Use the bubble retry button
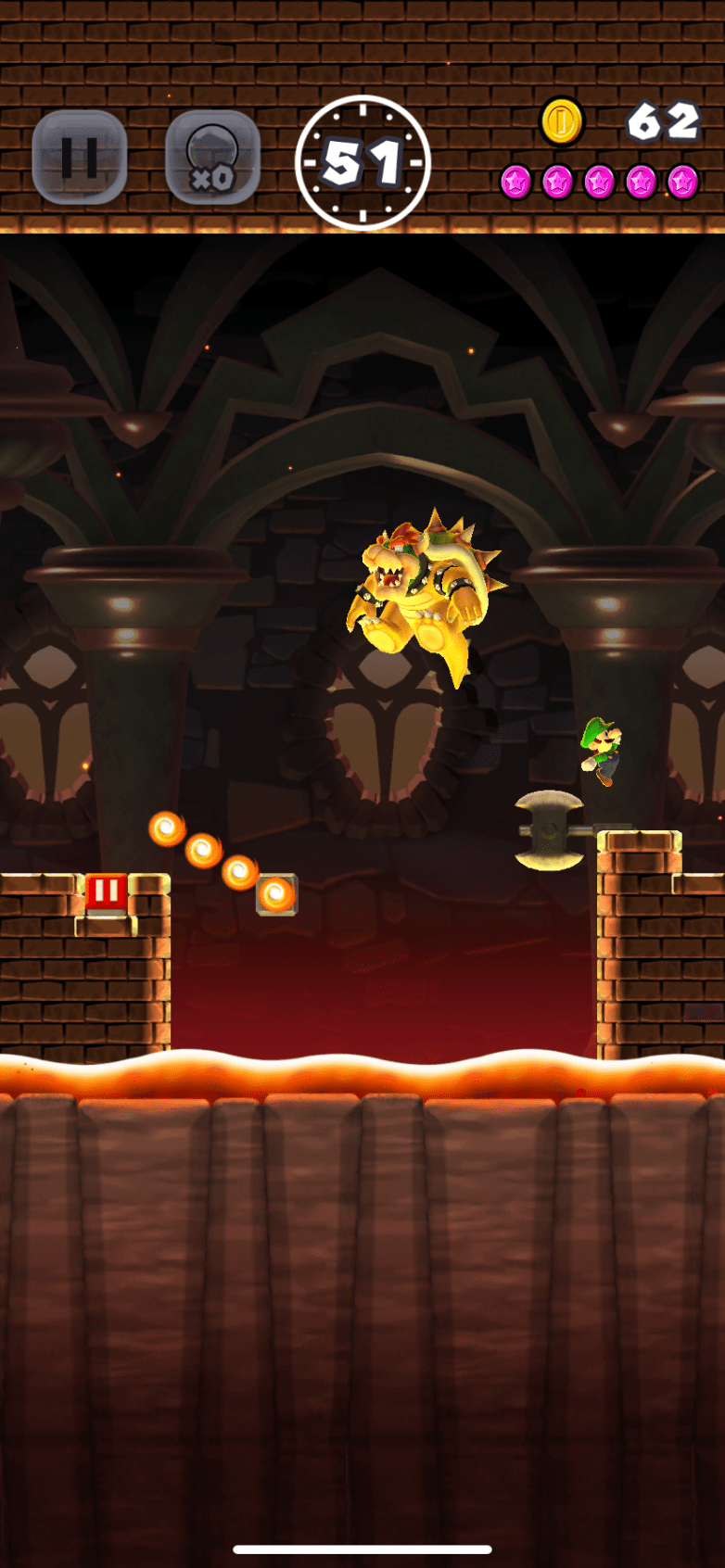 click(x=212, y=158)
